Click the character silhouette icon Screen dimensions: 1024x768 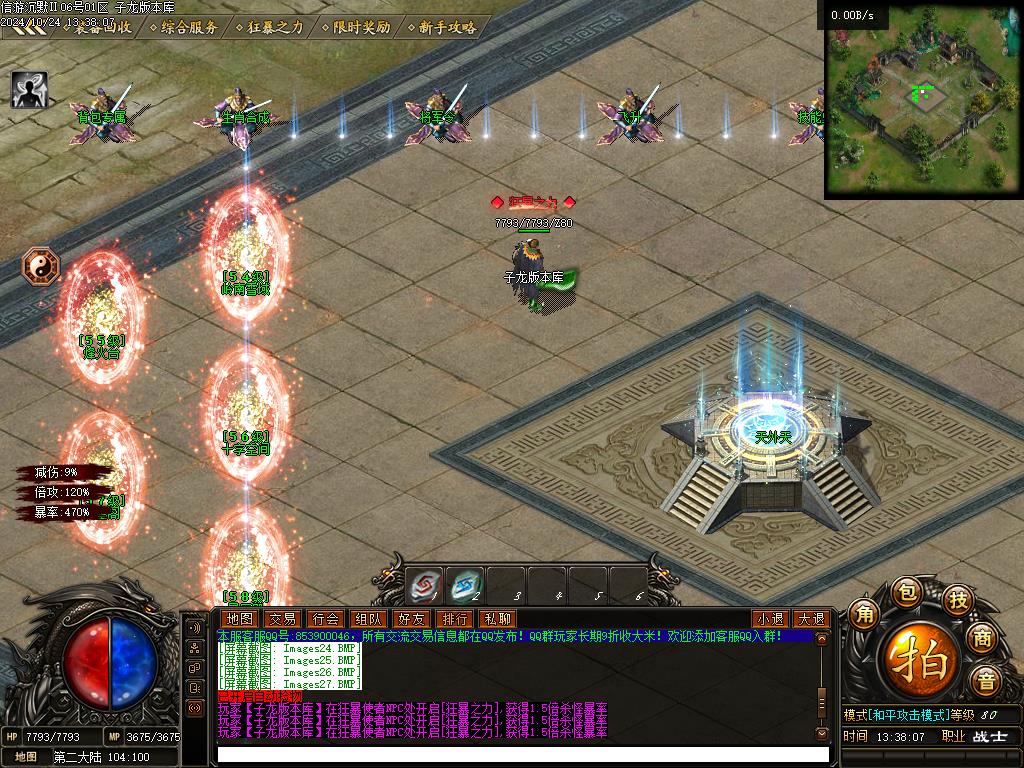coord(29,90)
